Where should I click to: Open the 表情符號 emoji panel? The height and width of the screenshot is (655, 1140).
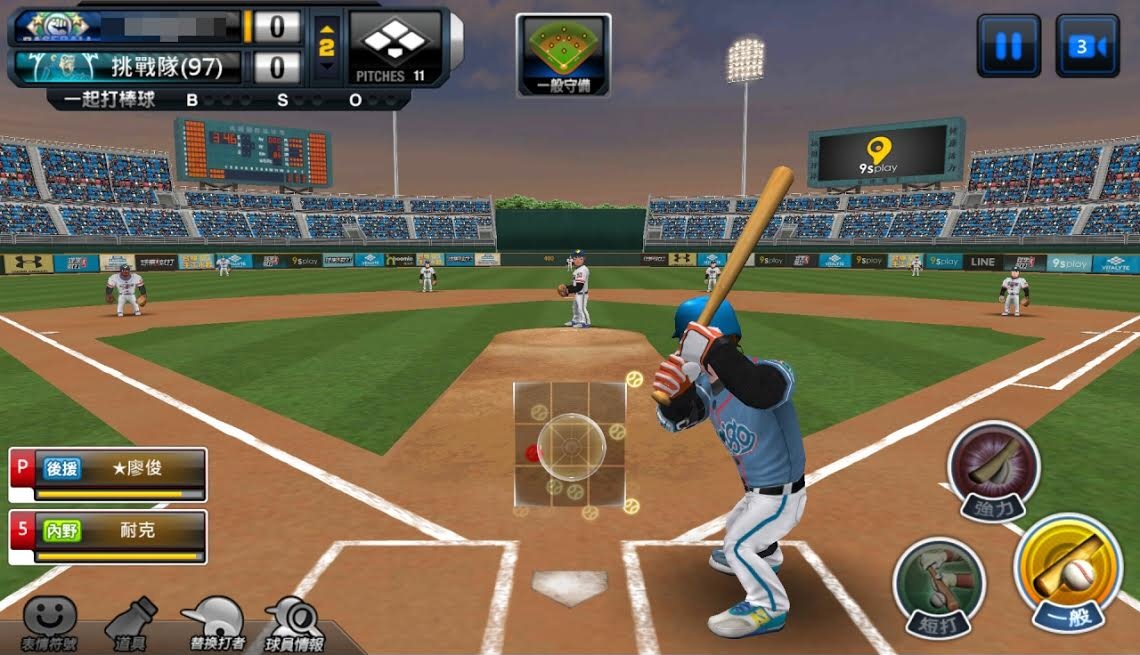[49, 622]
